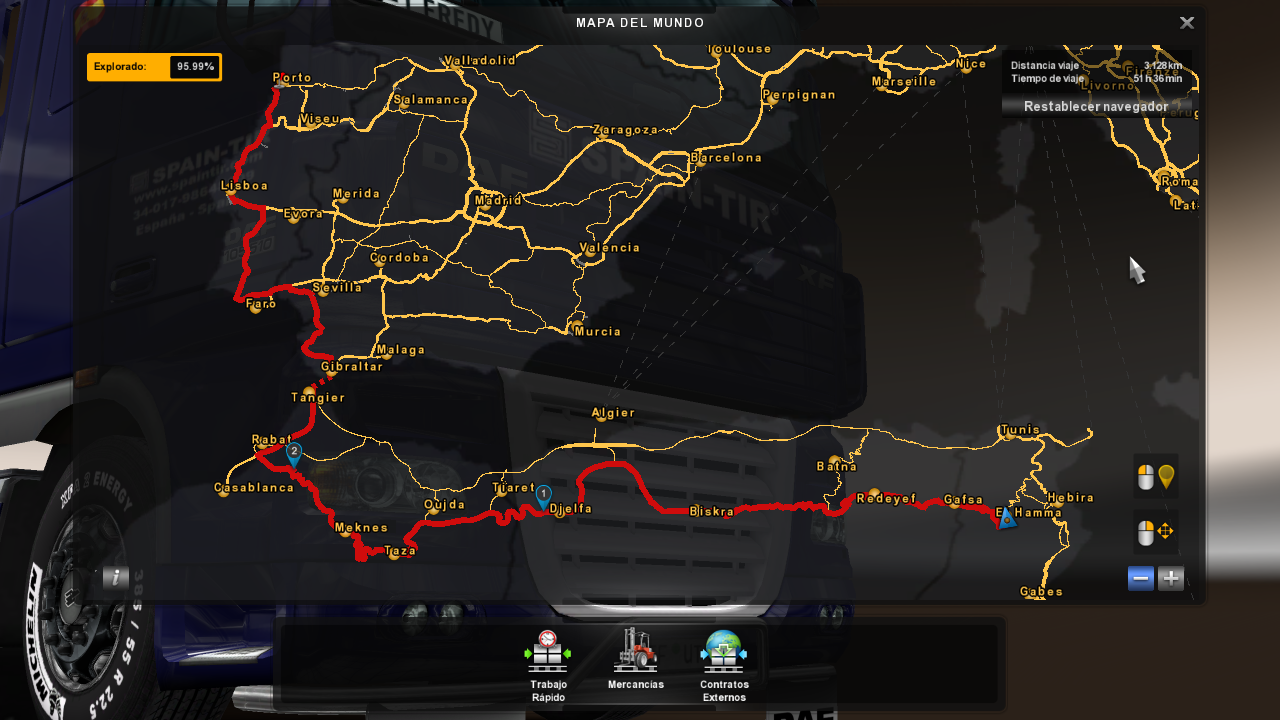Click the destination flag beside El Hamma
Screen dimensions: 1280x720
click(1007, 518)
